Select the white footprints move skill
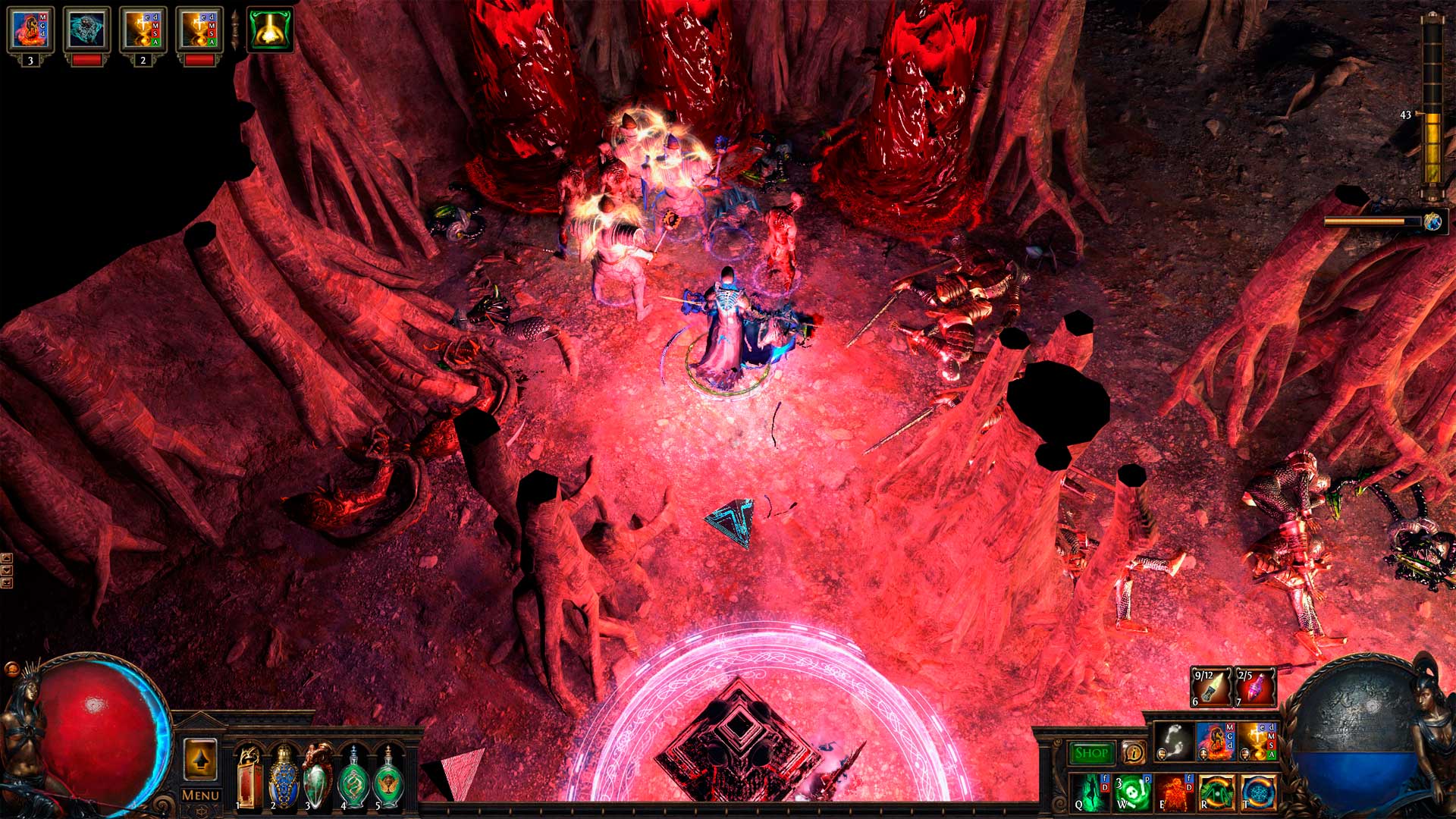Image resolution: width=1456 pixels, height=819 pixels. point(1174,741)
